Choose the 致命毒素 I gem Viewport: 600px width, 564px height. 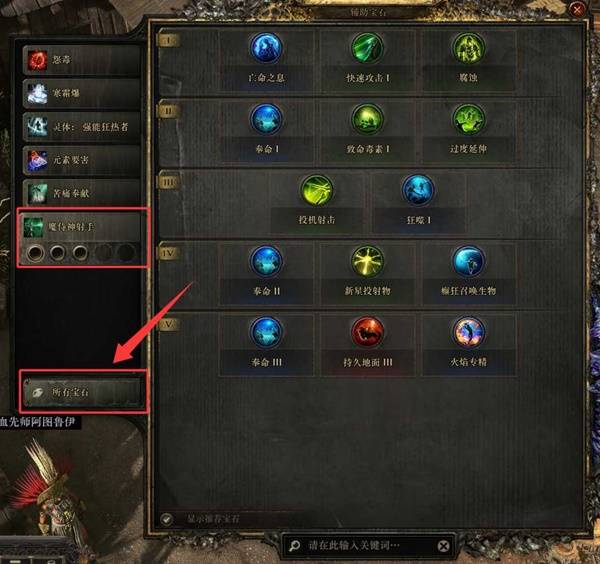tap(366, 123)
